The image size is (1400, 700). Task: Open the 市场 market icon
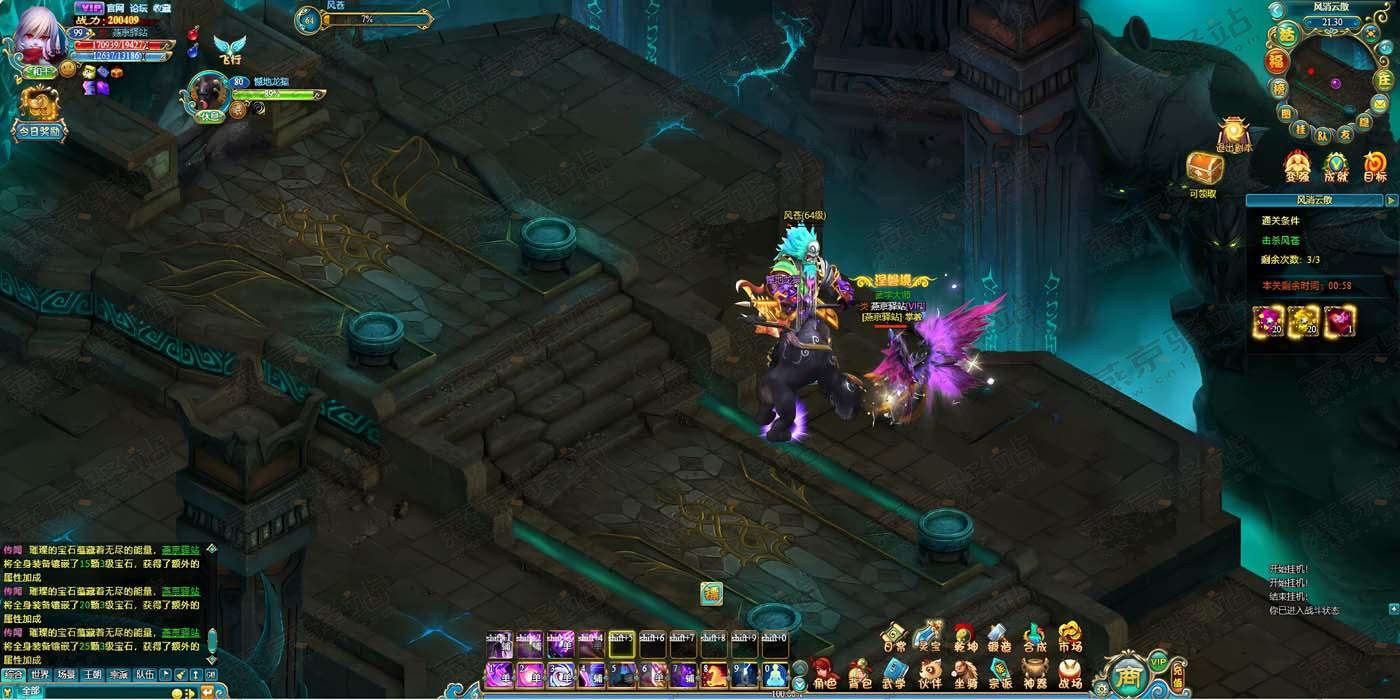click(1069, 637)
